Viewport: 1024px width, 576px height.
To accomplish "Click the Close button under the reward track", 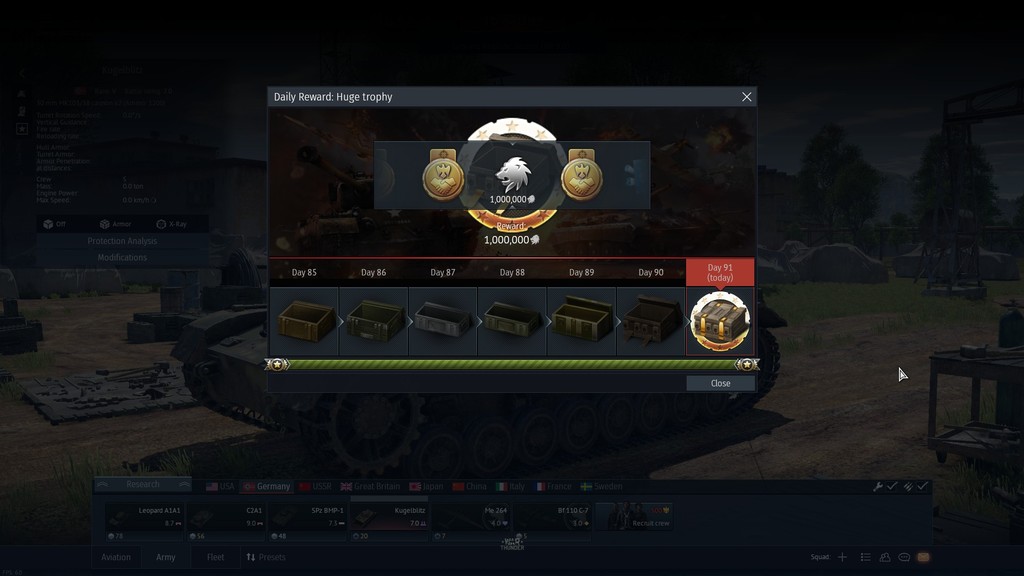I will [x=720, y=383].
